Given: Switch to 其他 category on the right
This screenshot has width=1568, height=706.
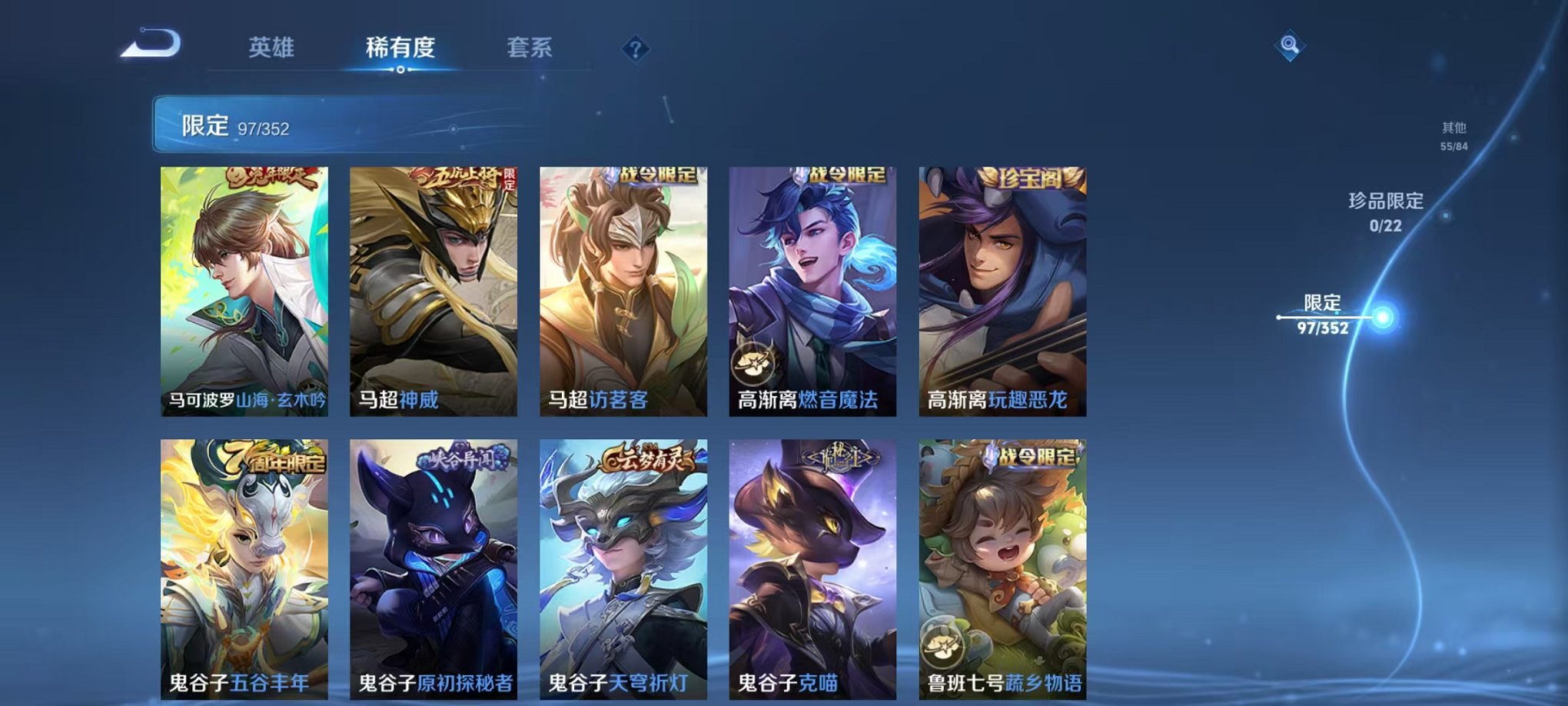Looking at the screenshot, I should pyautogui.click(x=1453, y=130).
